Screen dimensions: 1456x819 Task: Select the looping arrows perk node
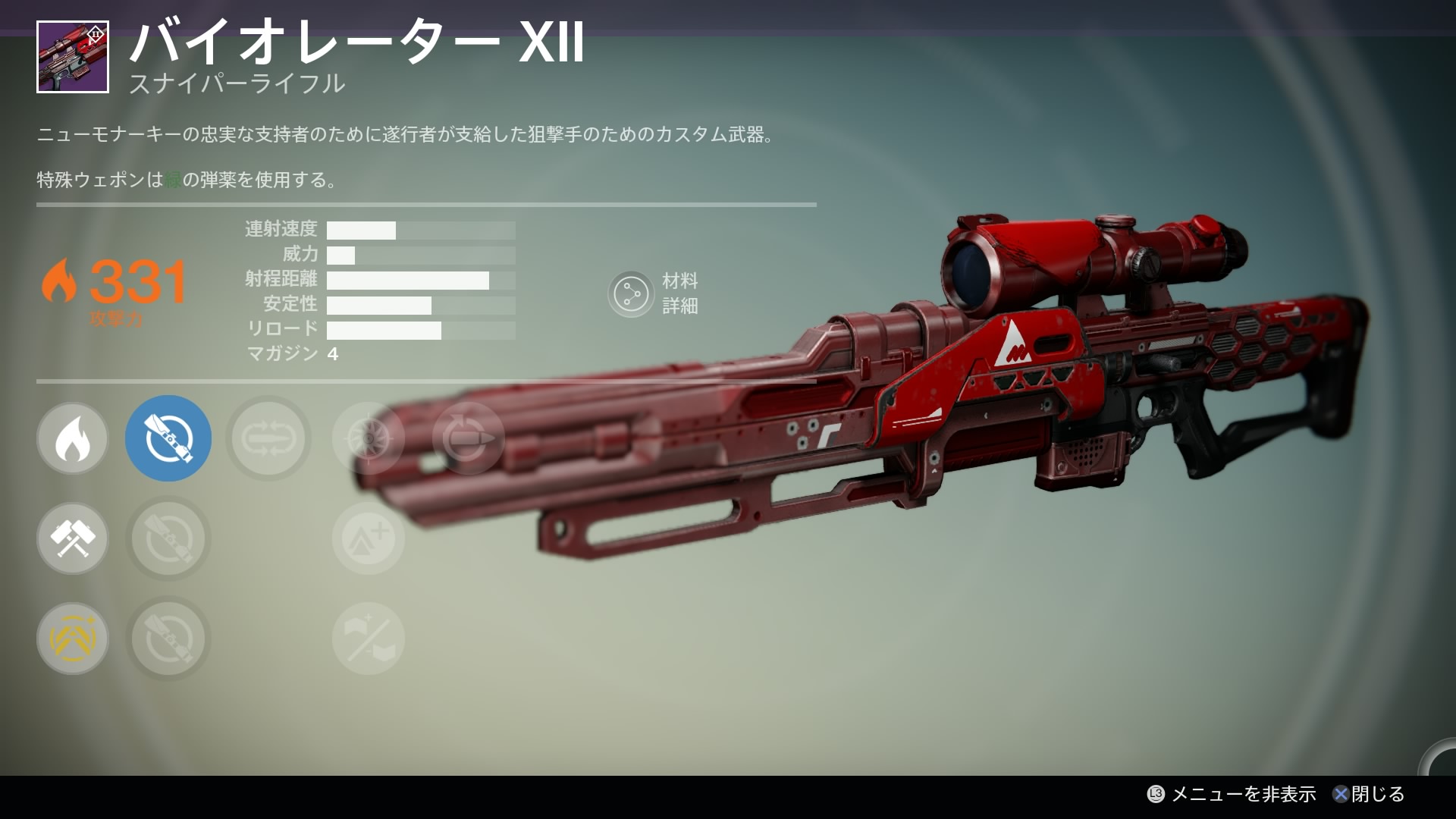268,438
